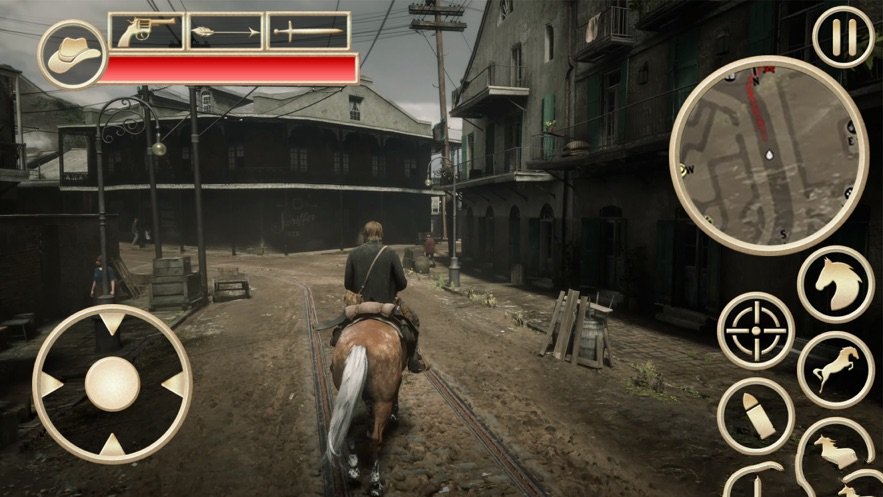Viewport: 883px width, 497px height.
Task: Click the horse head button
Action: coord(836,284)
